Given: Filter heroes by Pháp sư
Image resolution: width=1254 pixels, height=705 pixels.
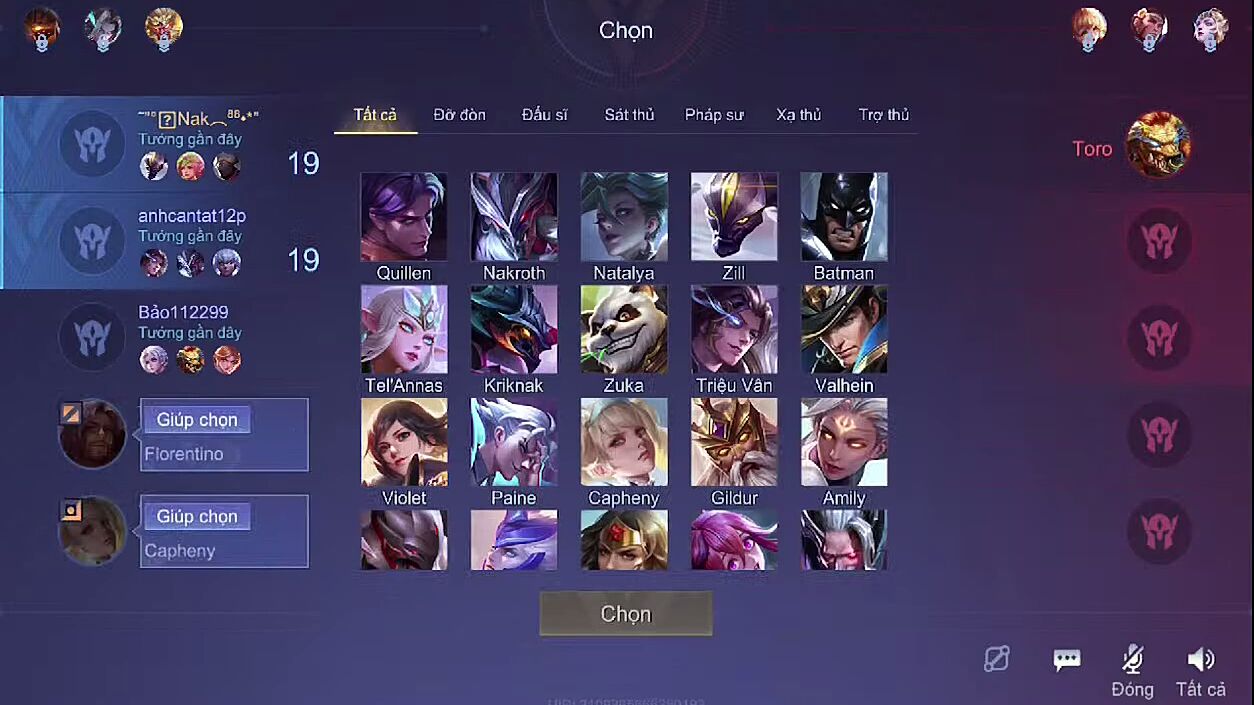Looking at the screenshot, I should coord(714,115).
